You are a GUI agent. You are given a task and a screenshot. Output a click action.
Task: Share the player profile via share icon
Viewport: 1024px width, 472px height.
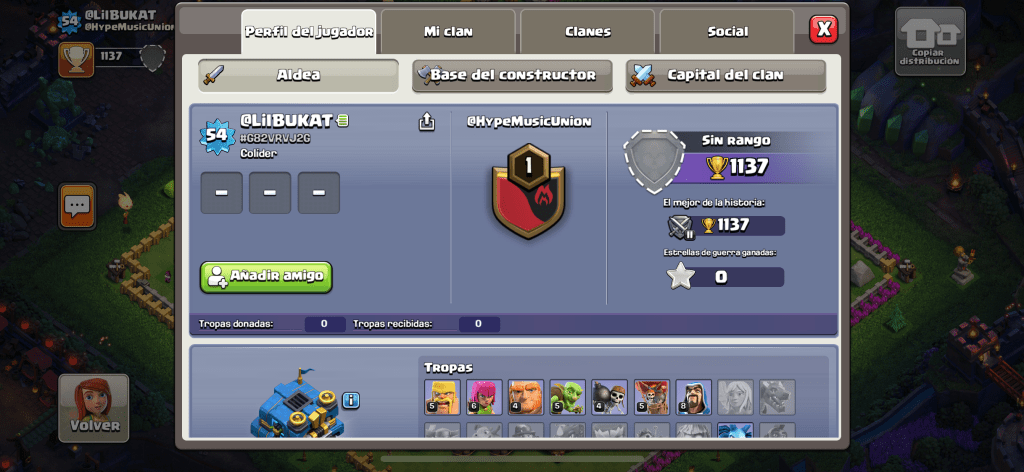pyautogui.click(x=427, y=122)
